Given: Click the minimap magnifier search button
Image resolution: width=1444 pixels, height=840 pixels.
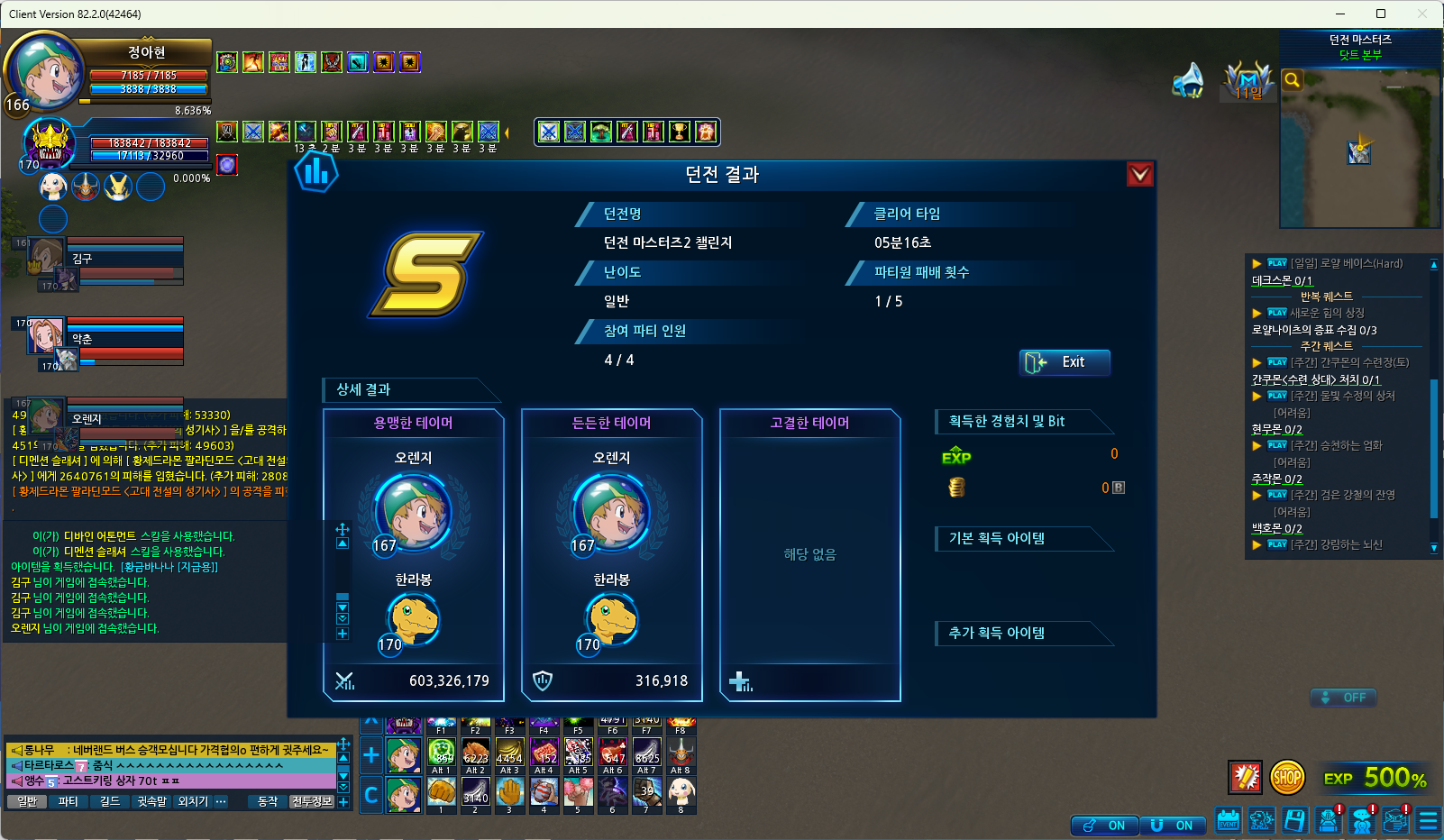Looking at the screenshot, I should [1292, 80].
